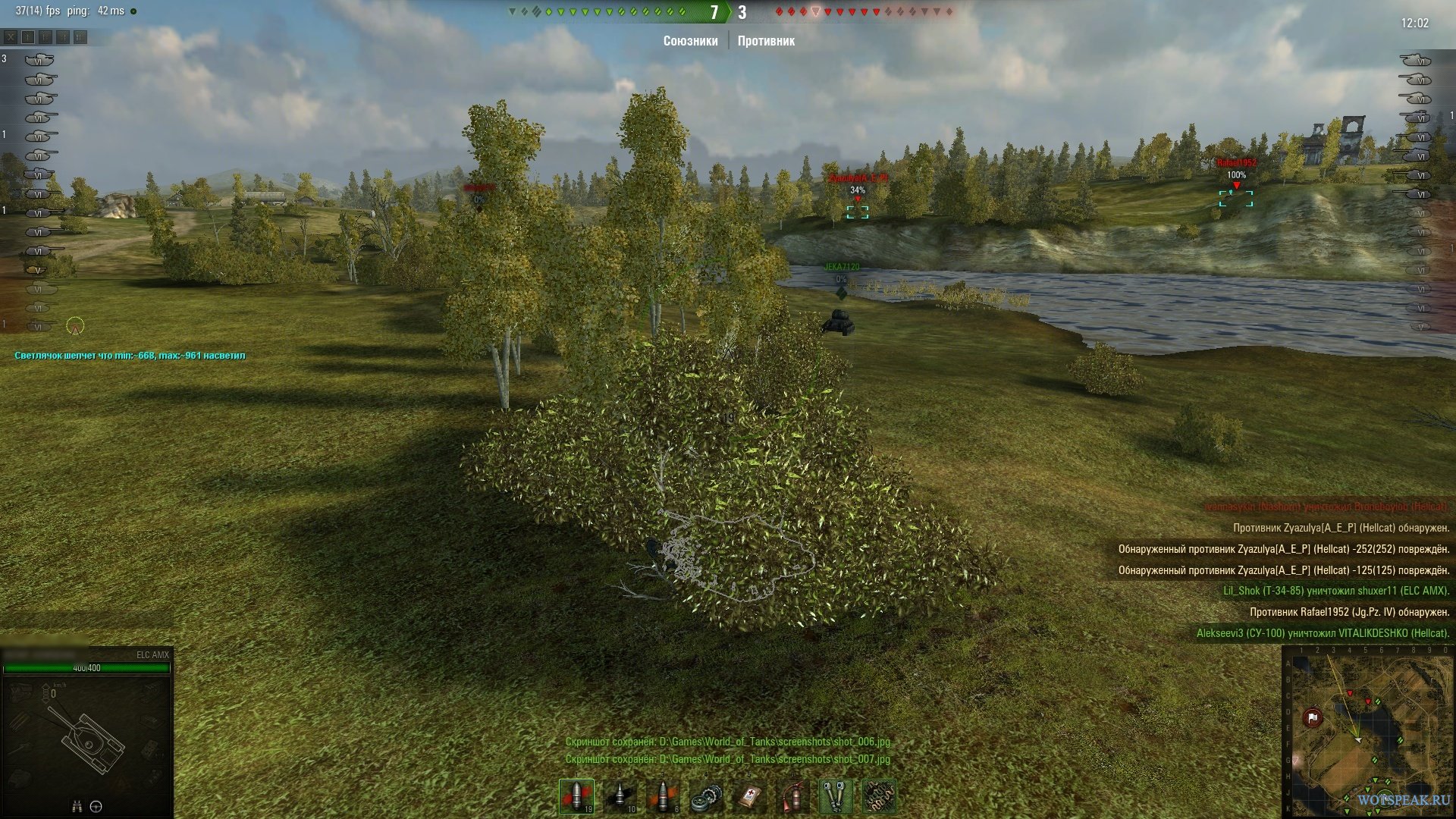Switch to the pointed shell with 10 rounds
The height and width of the screenshot is (819, 1456).
(x=620, y=795)
